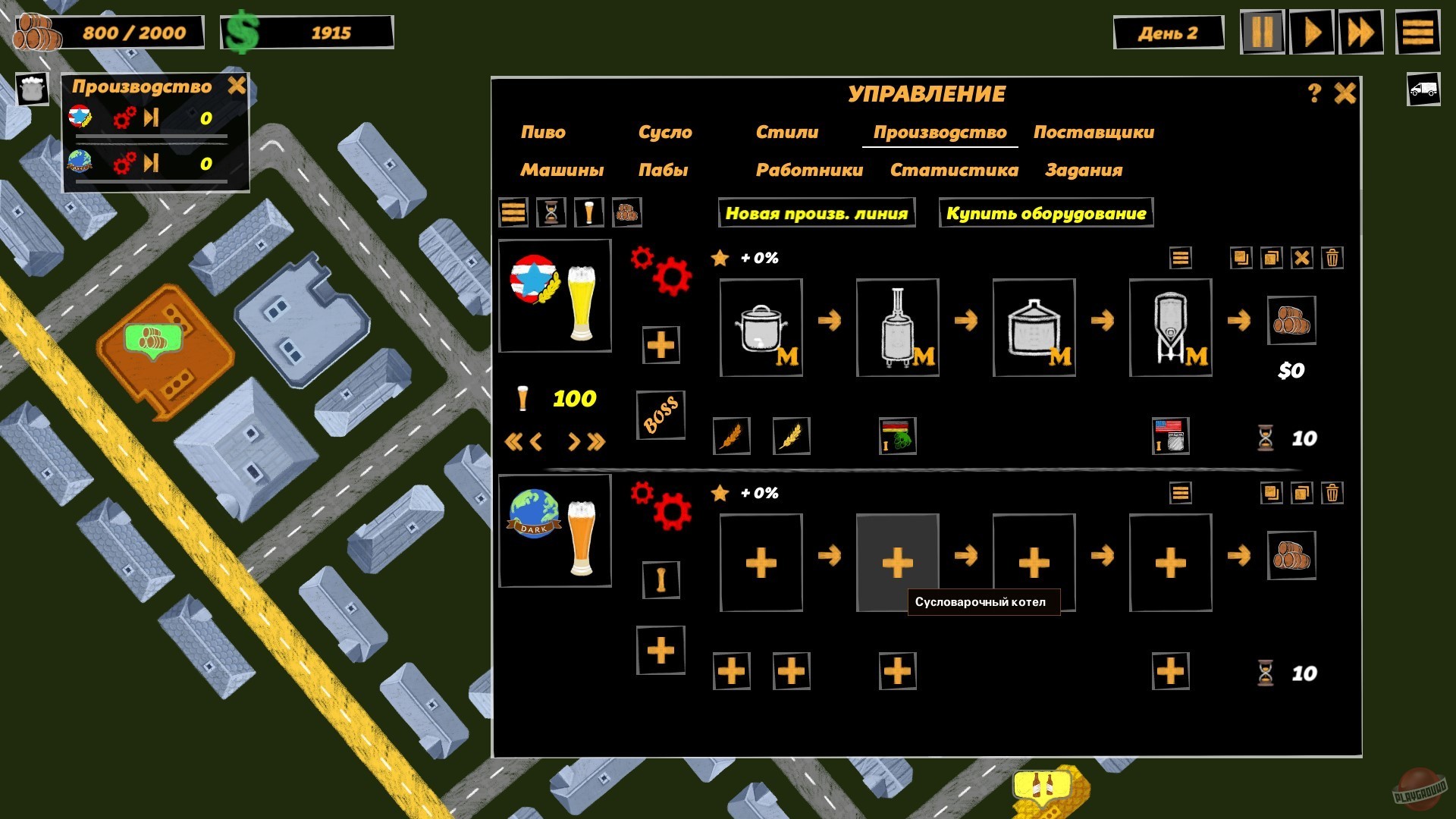
Task: Click the BOSS icon on the first production line
Action: tap(660, 414)
